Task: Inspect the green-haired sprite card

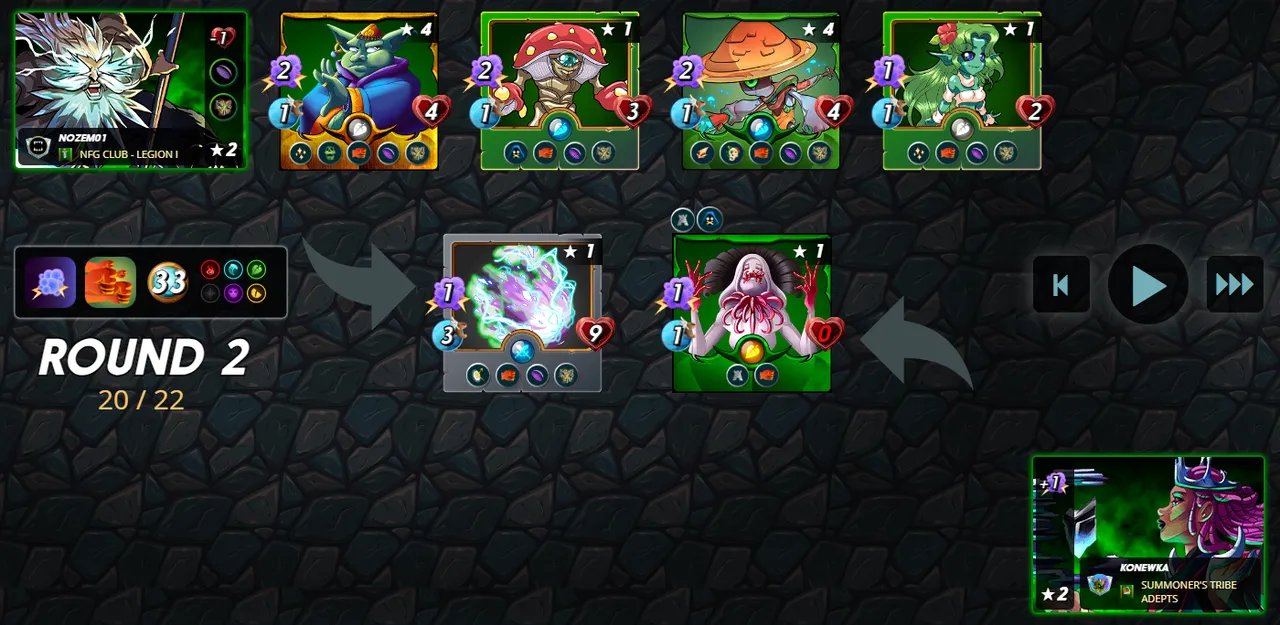Action: 962,90
